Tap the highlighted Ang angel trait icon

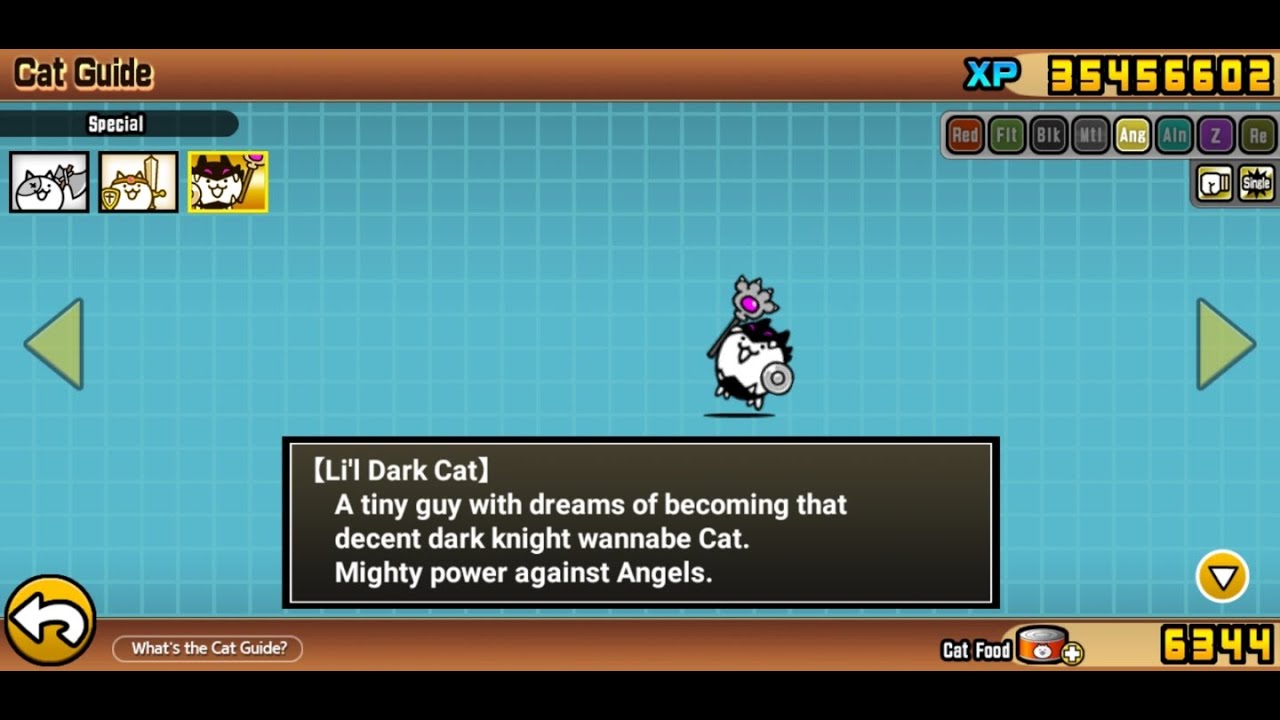(1132, 135)
